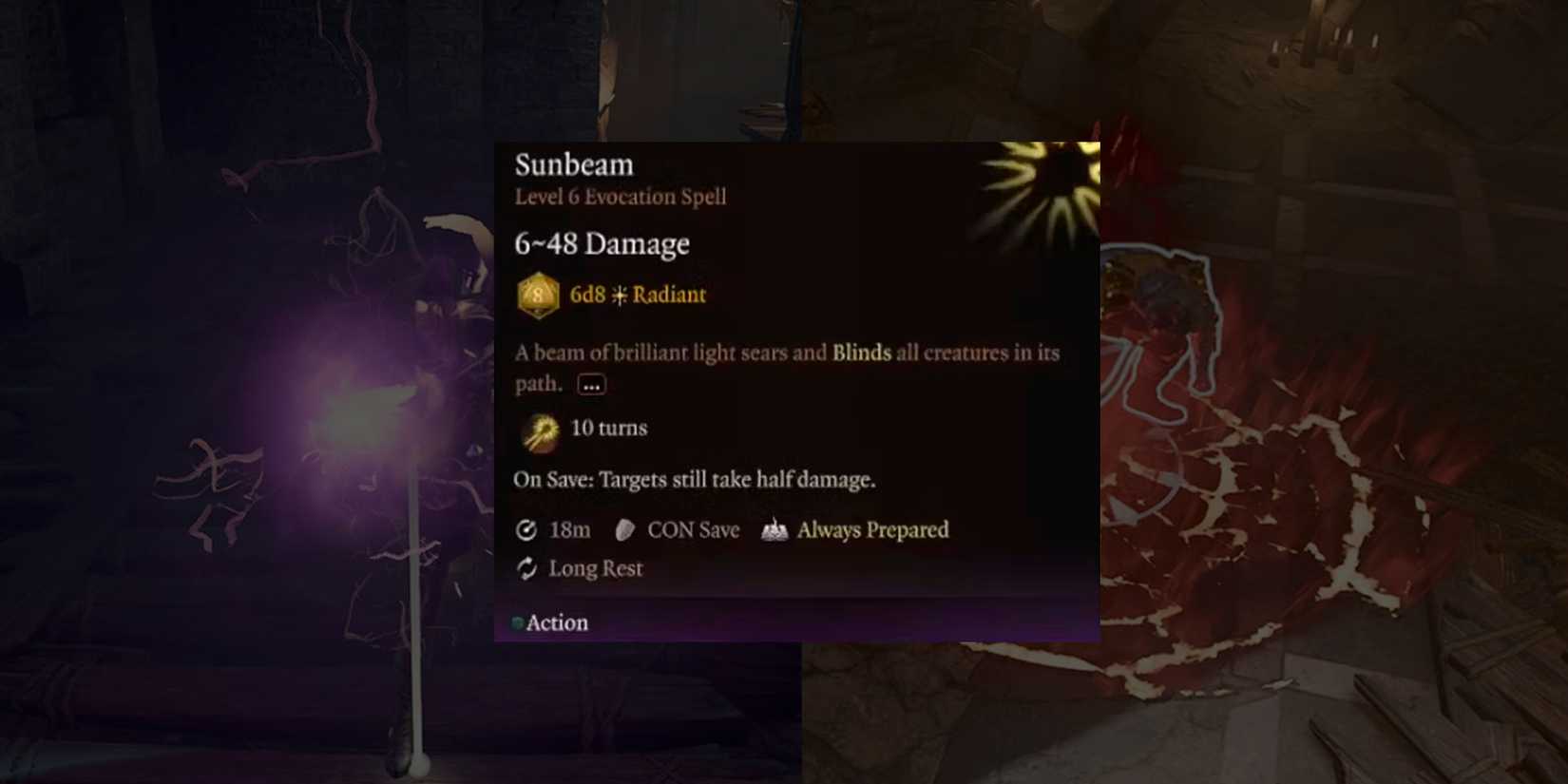The height and width of the screenshot is (784, 1568).
Task: Click the Always Prepared book icon
Action: click(x=774, y=530)
